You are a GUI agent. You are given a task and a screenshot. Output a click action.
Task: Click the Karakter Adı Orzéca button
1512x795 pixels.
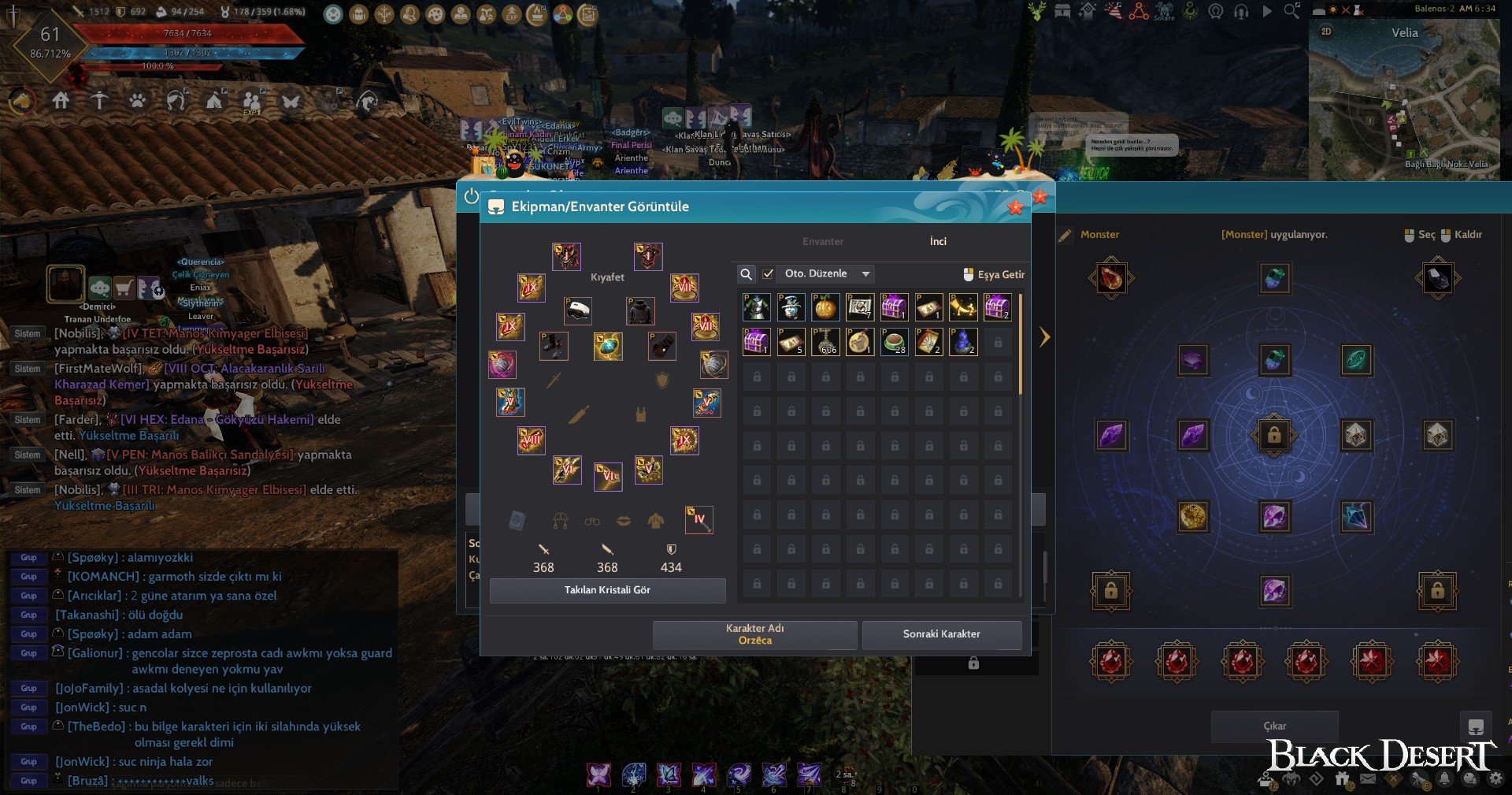(x=754, y=634)
